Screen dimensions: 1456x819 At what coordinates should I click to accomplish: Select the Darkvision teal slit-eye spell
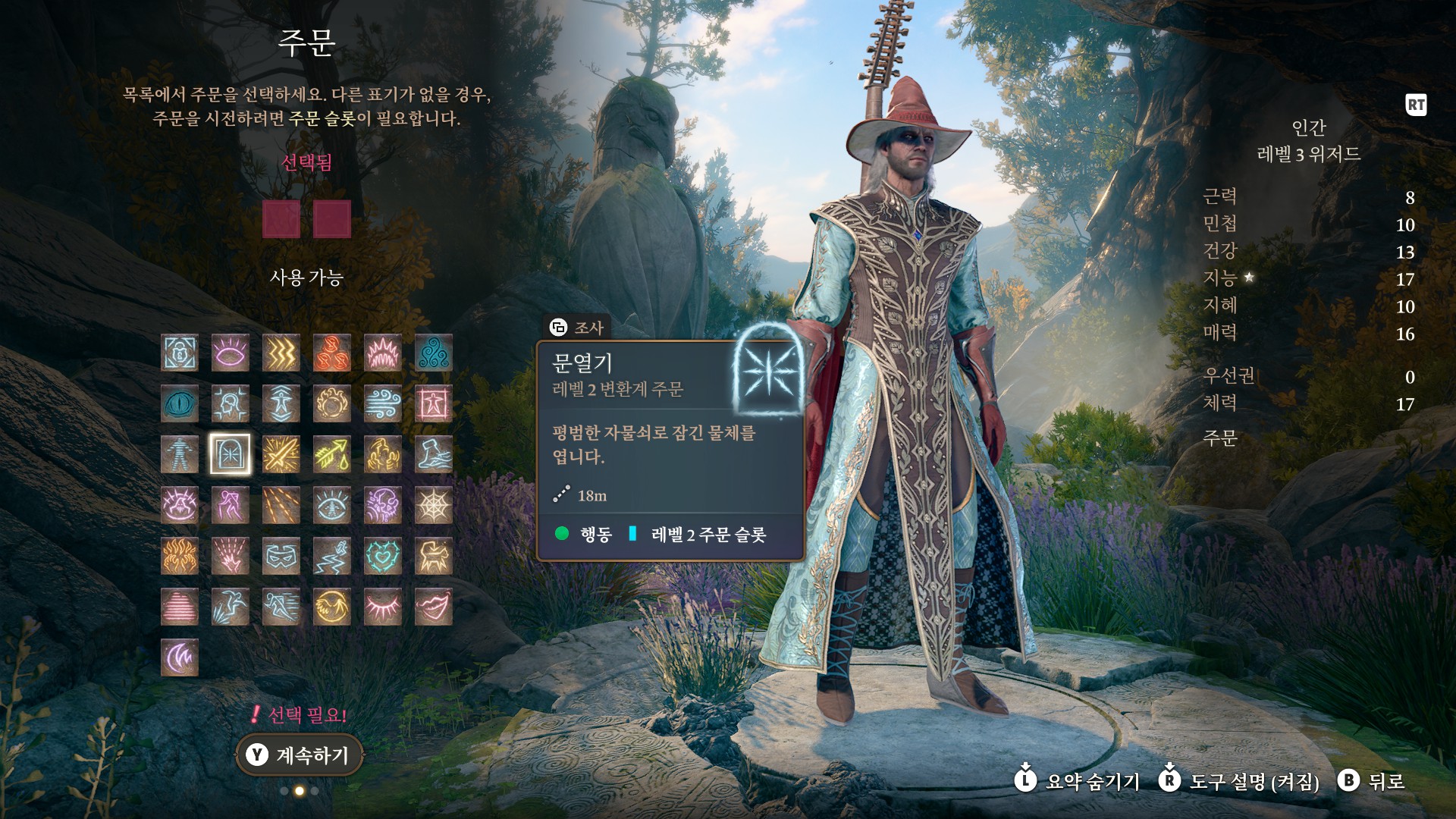pos(180,403)
